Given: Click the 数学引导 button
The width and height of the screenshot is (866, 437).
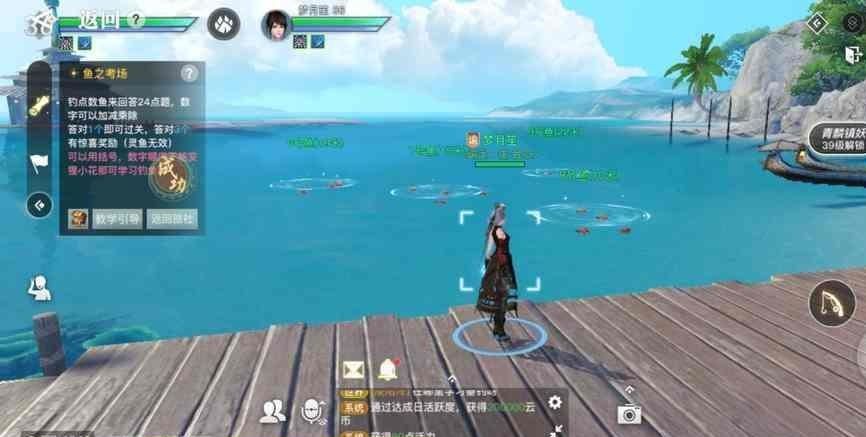Looking at the screenshot, I should (x=117, y=218).
